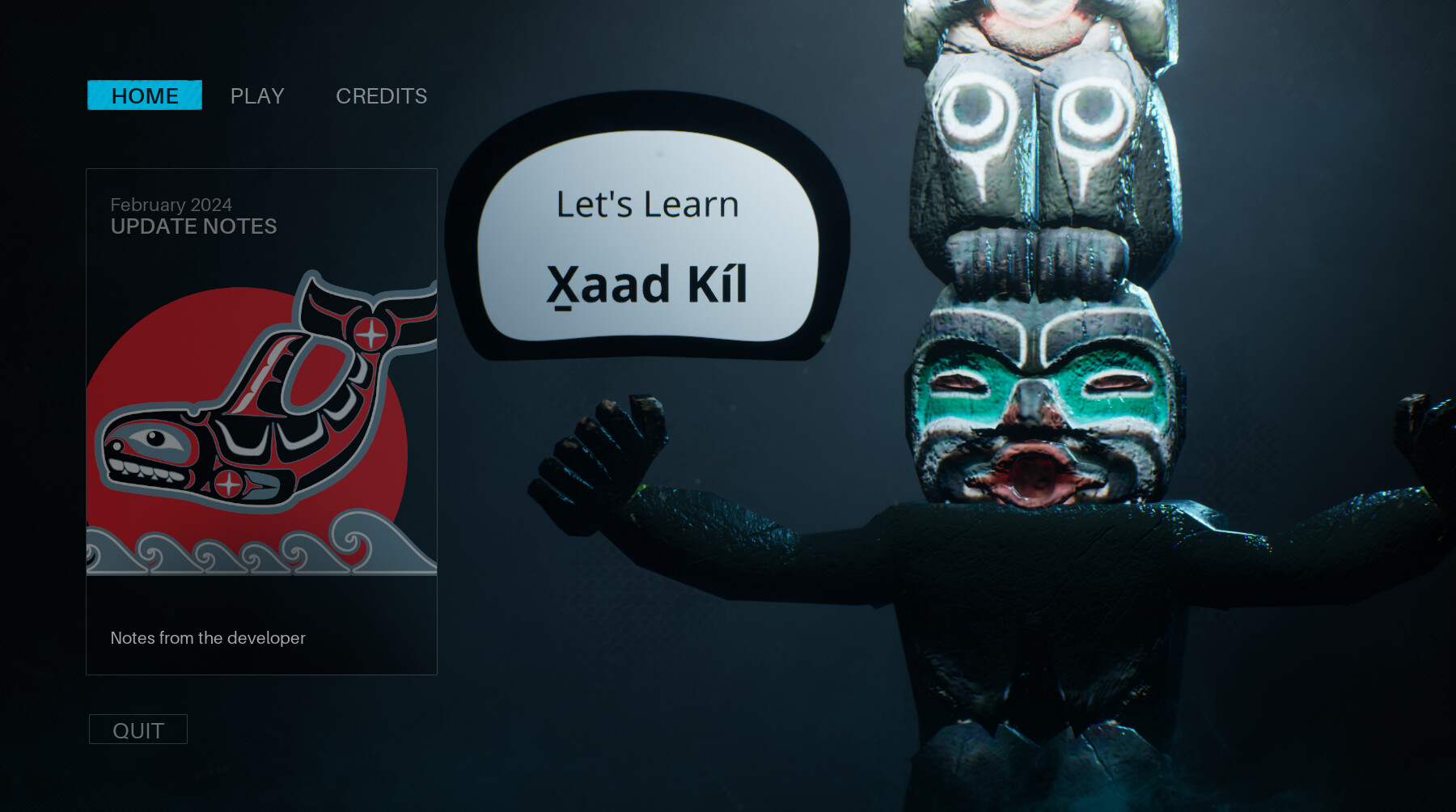
Task: Open the CREDITS tab
Action: pos(381,95)
